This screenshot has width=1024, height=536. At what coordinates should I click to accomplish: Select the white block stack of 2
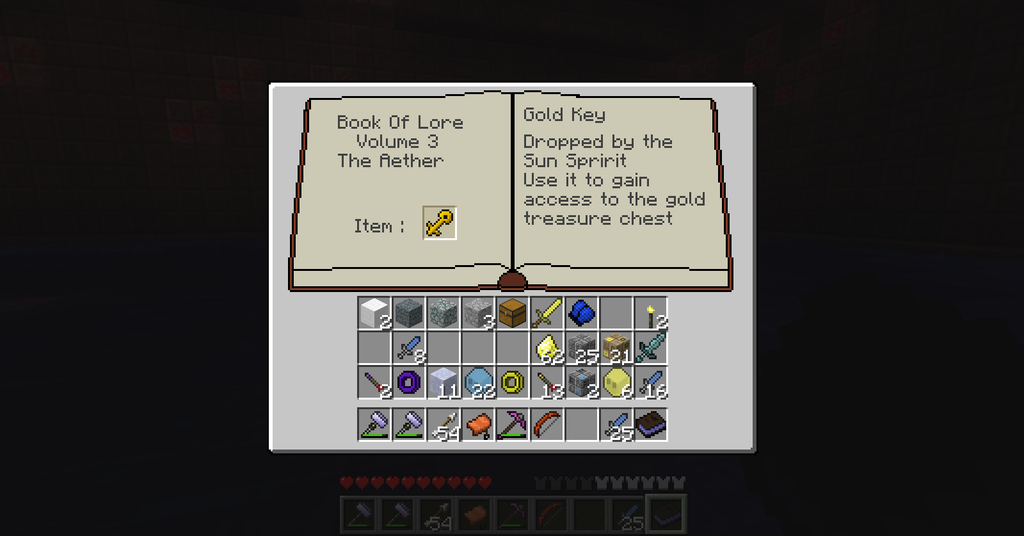click(374, 313)
